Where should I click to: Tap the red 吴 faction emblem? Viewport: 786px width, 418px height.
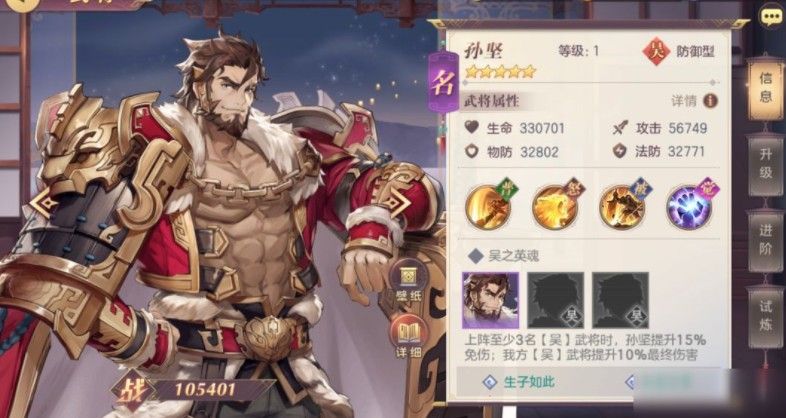pyautogui.click(x=653, y=50)
